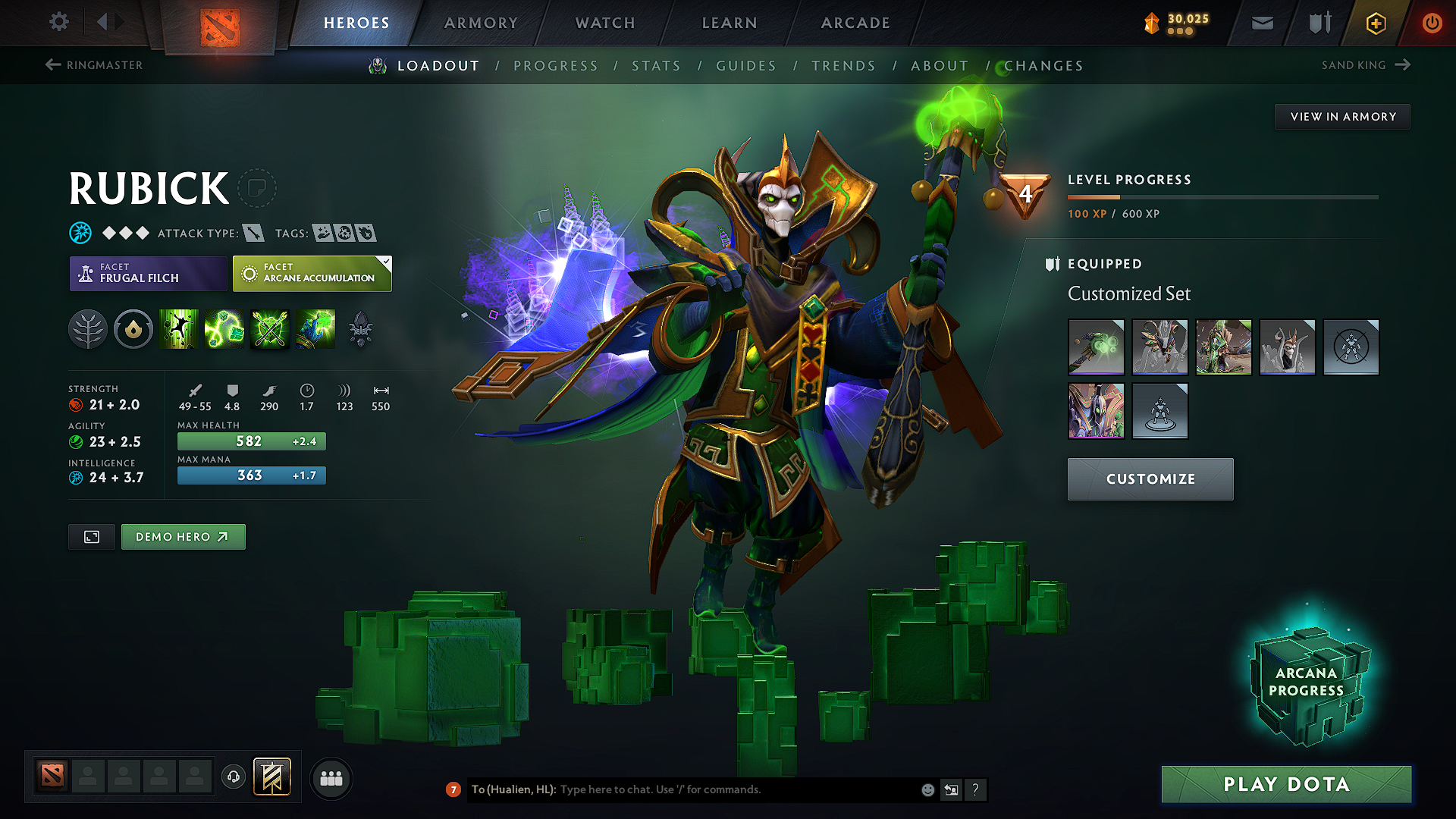The image size is (1456, 819).
Task: Open the Arcade tab
Action: pyautogui.click(x=855, y=23)
